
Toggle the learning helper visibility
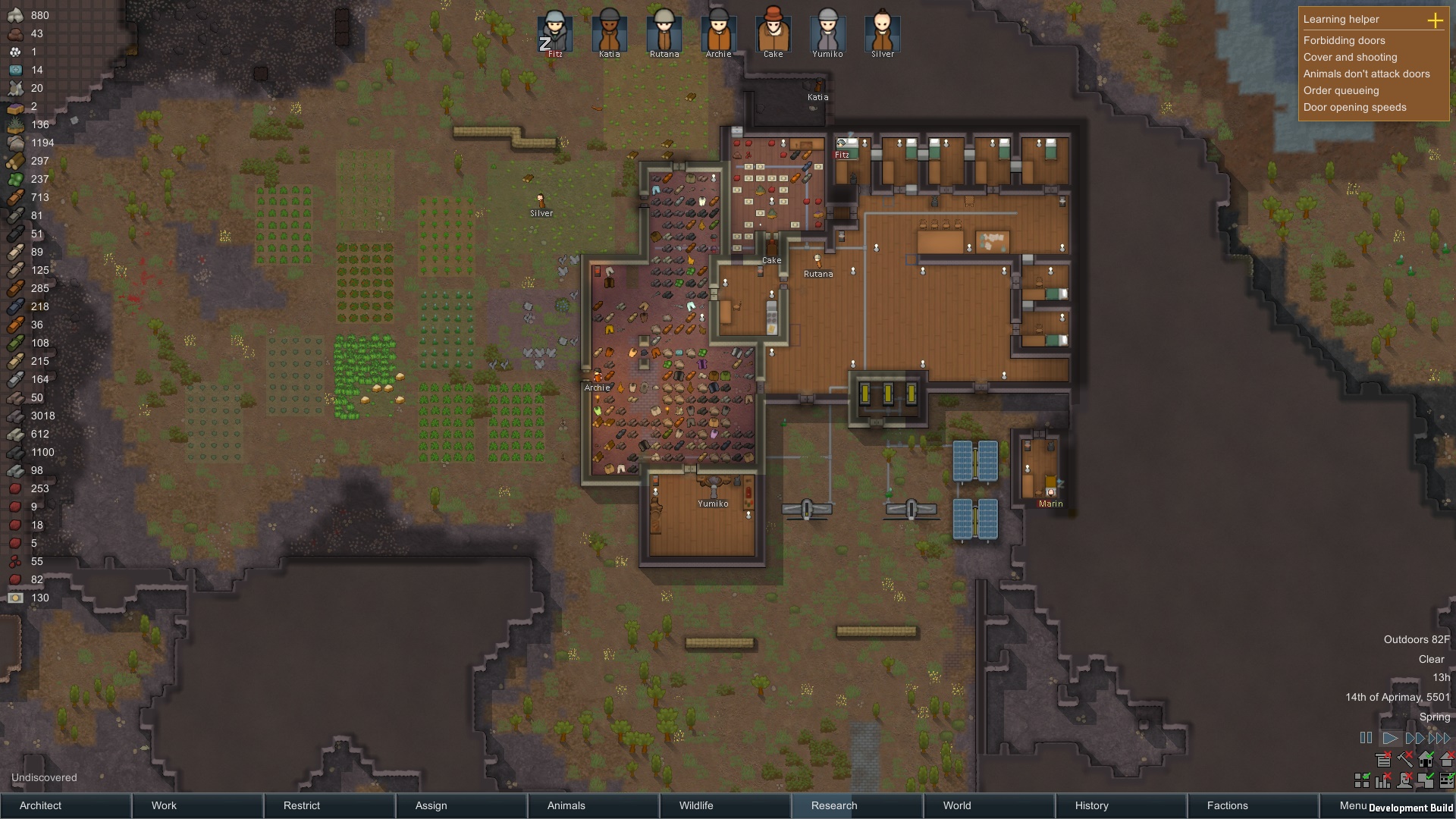(x=1383, y=761)
